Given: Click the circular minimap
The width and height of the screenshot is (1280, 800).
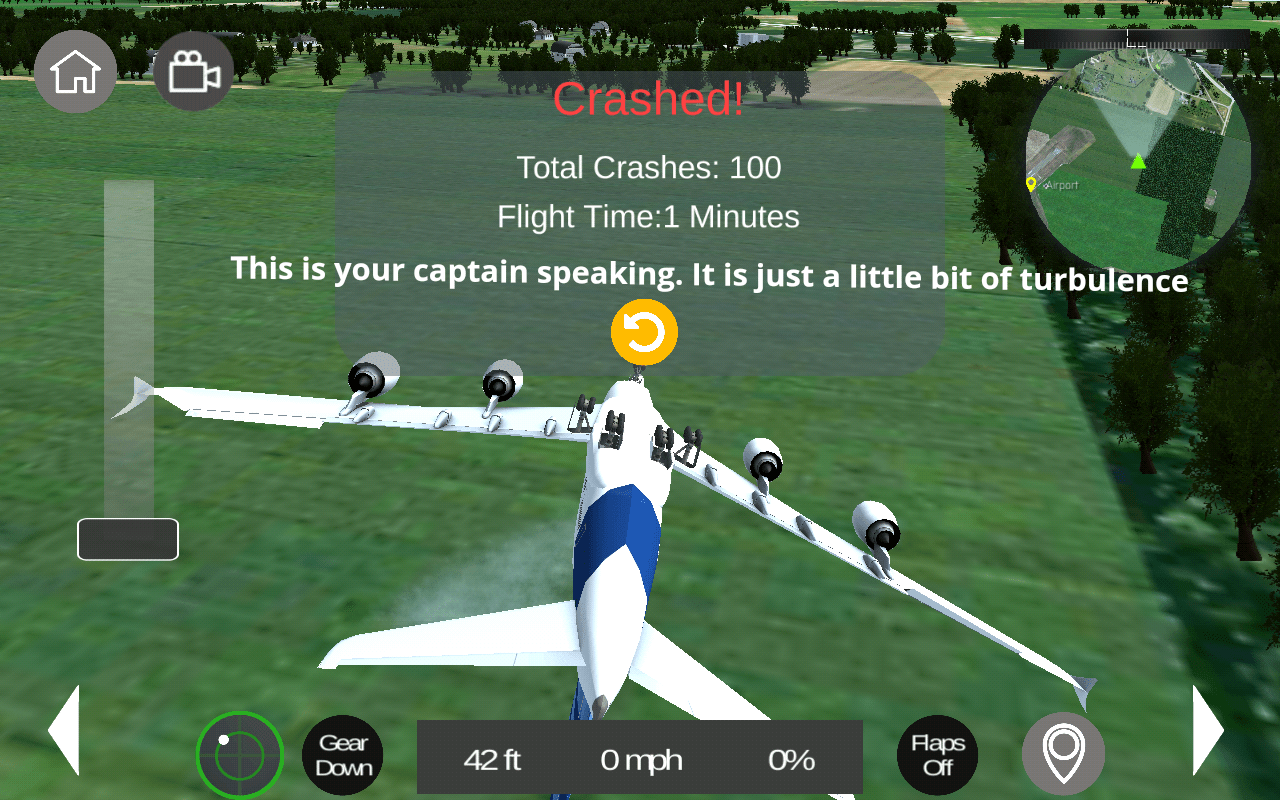Looking at the screenshot, I should (x=1138, y=160).
